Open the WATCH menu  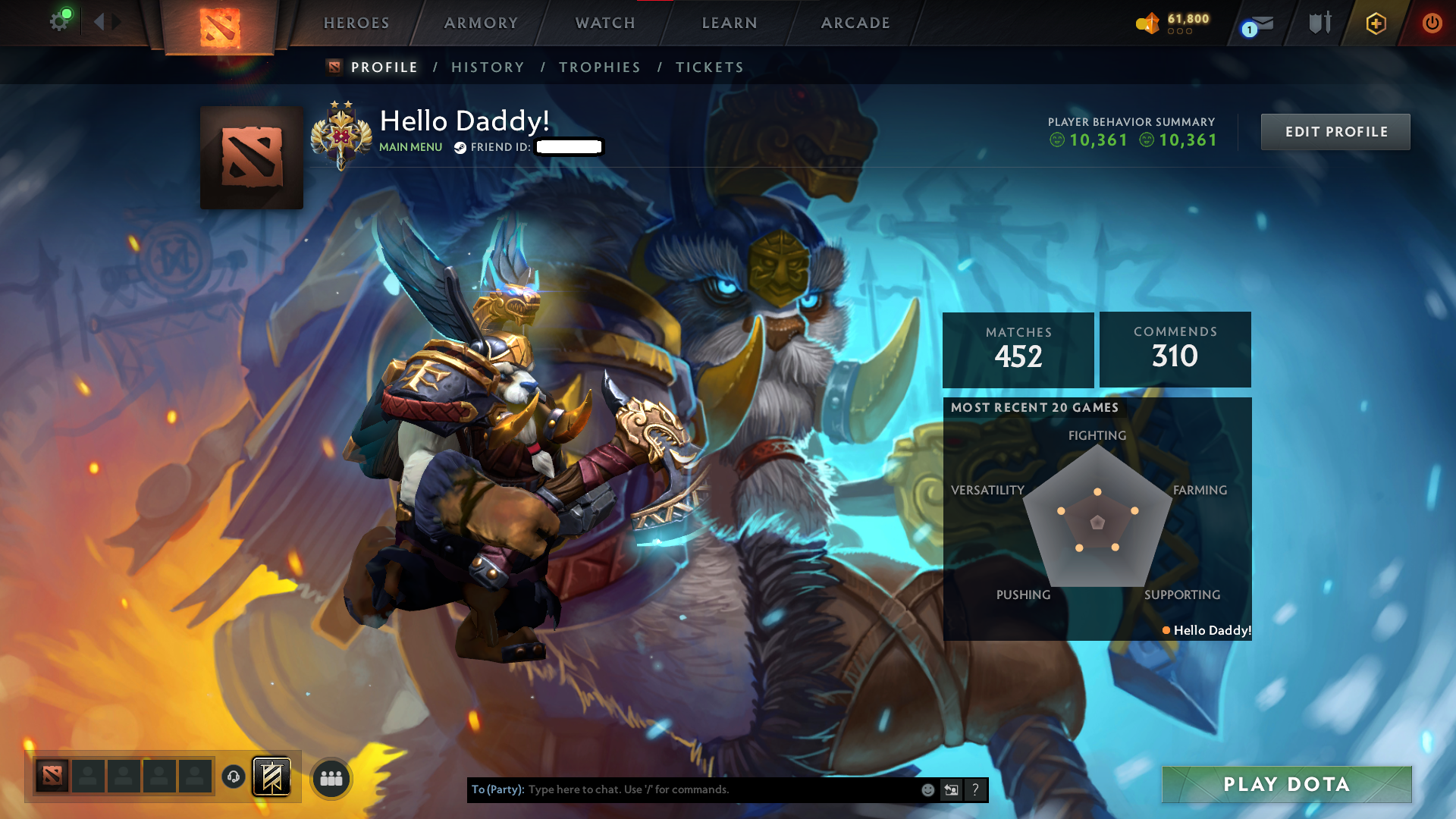[604, 23]
